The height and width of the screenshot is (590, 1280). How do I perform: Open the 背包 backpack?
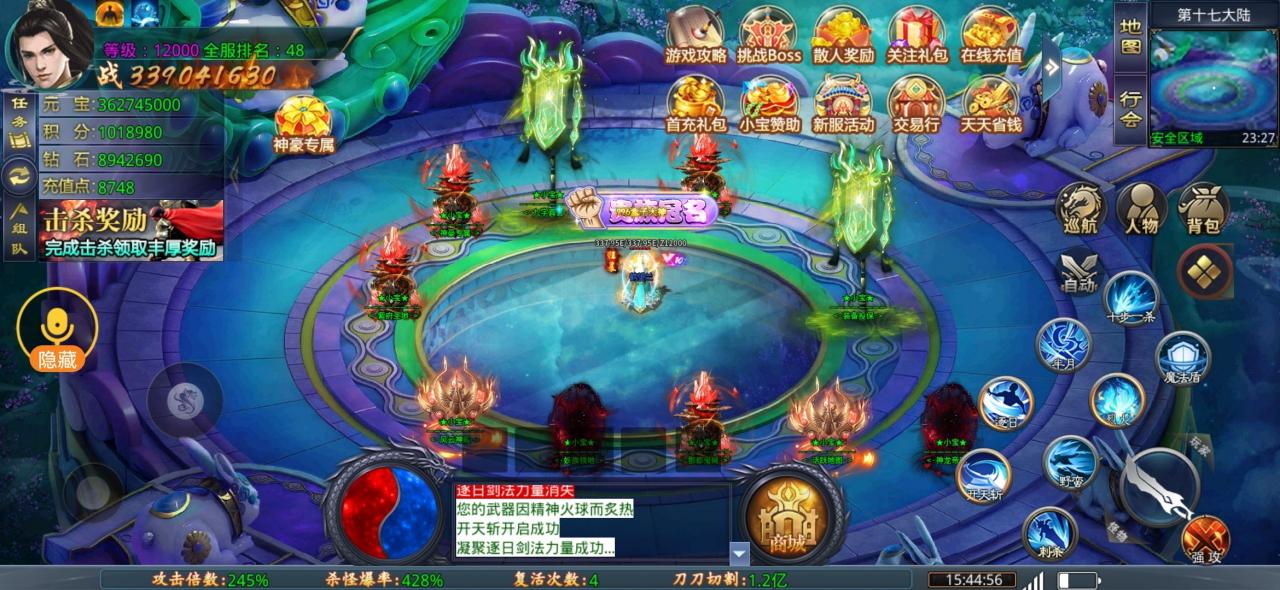point(1203,208)
